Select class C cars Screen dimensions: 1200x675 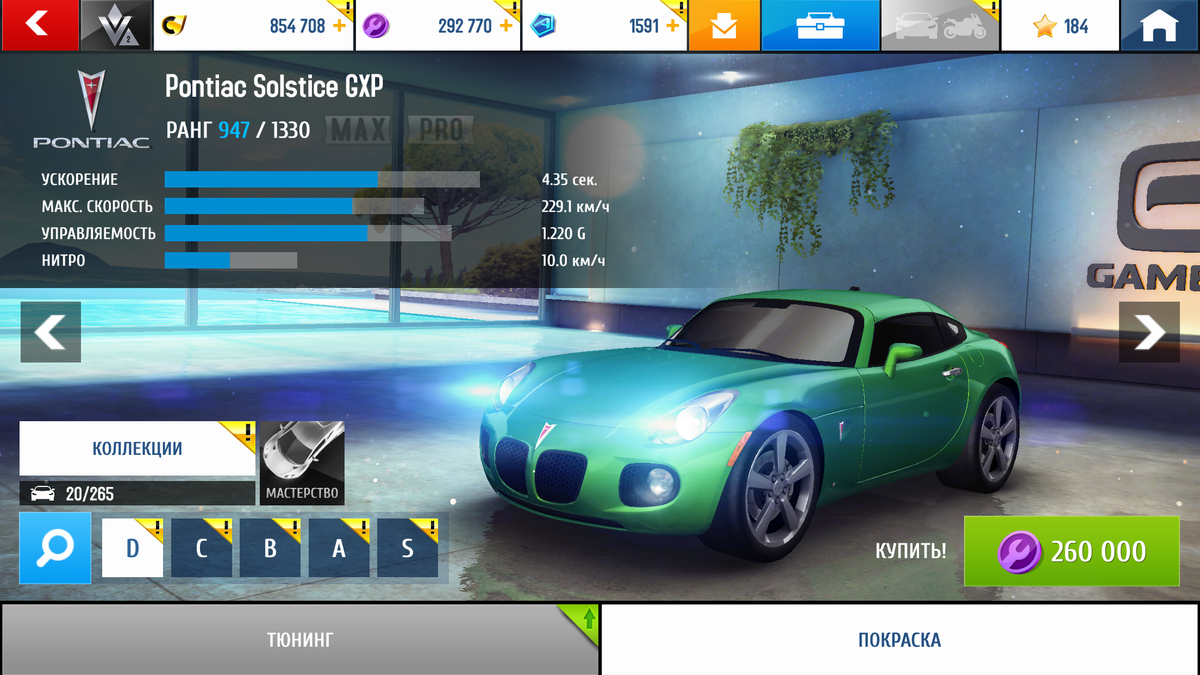click(x=201, y=548)
